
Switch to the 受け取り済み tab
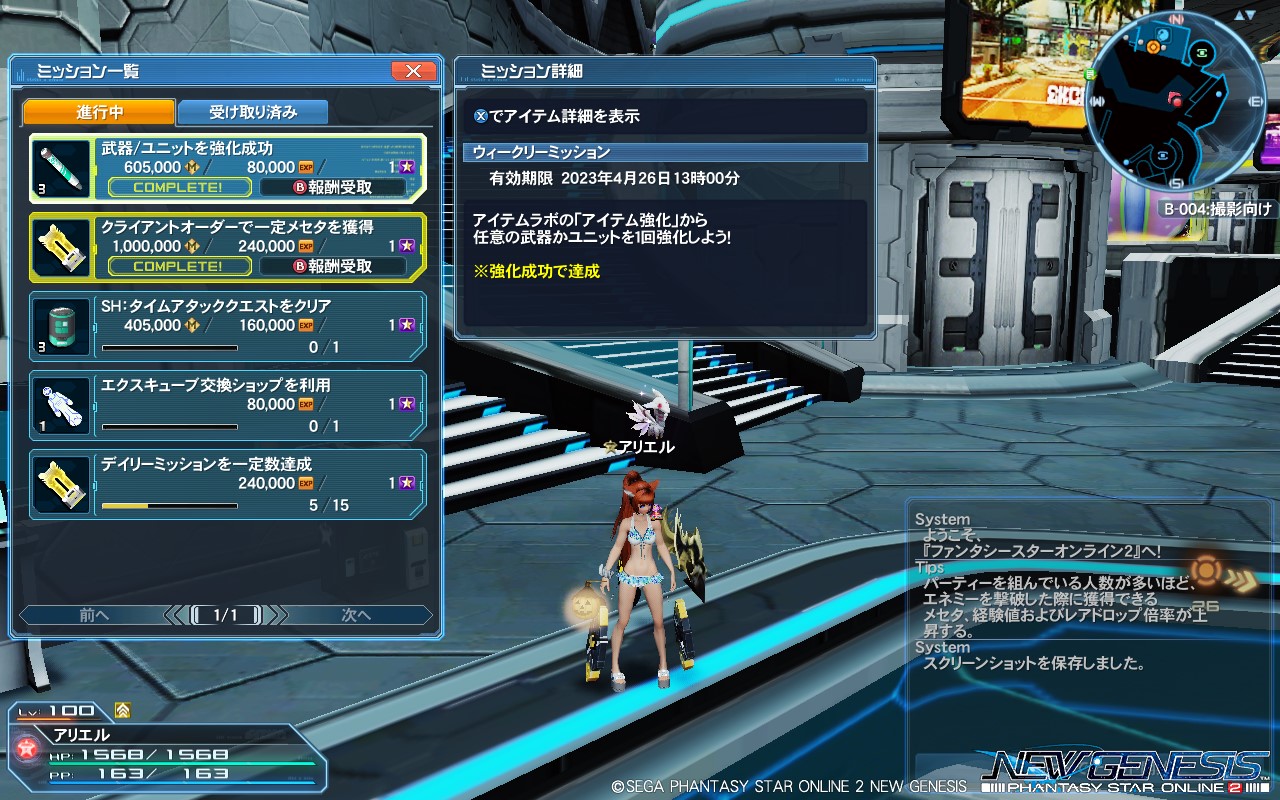pos(252,112)
